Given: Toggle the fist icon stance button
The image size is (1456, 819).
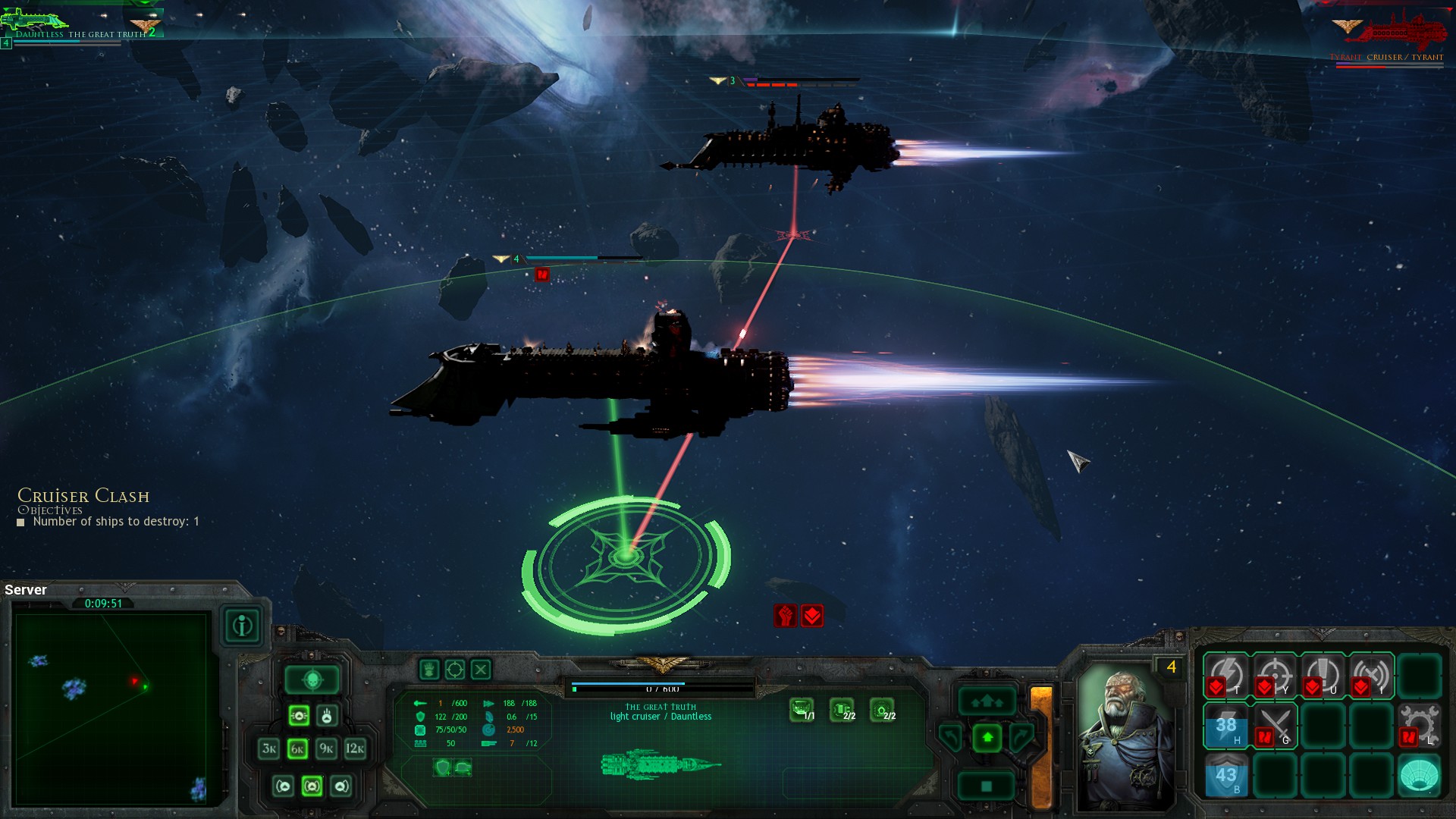Looking at the screenshot, I should point(429,670).
